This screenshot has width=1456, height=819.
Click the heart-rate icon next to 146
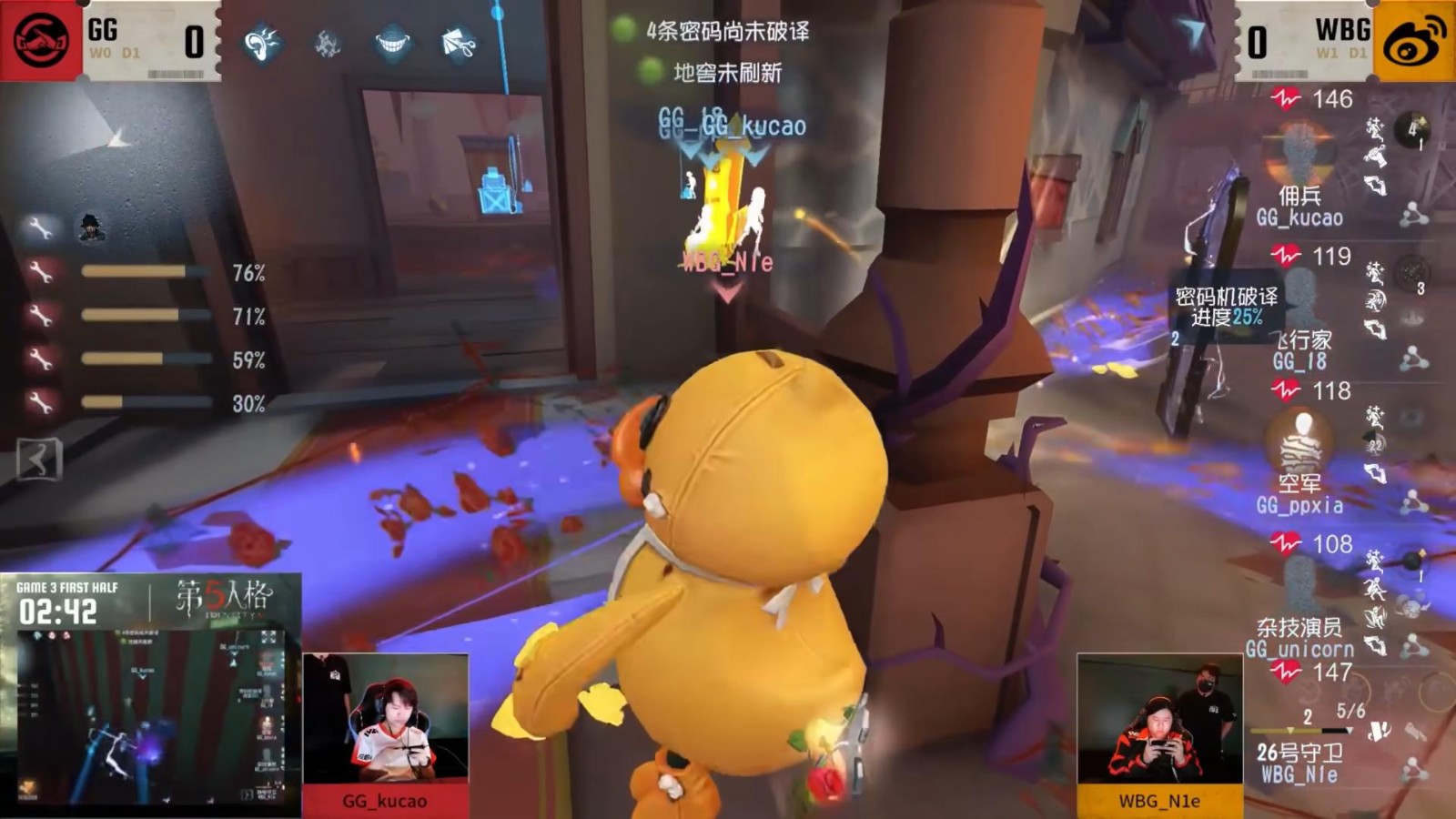coord(1286,97)
